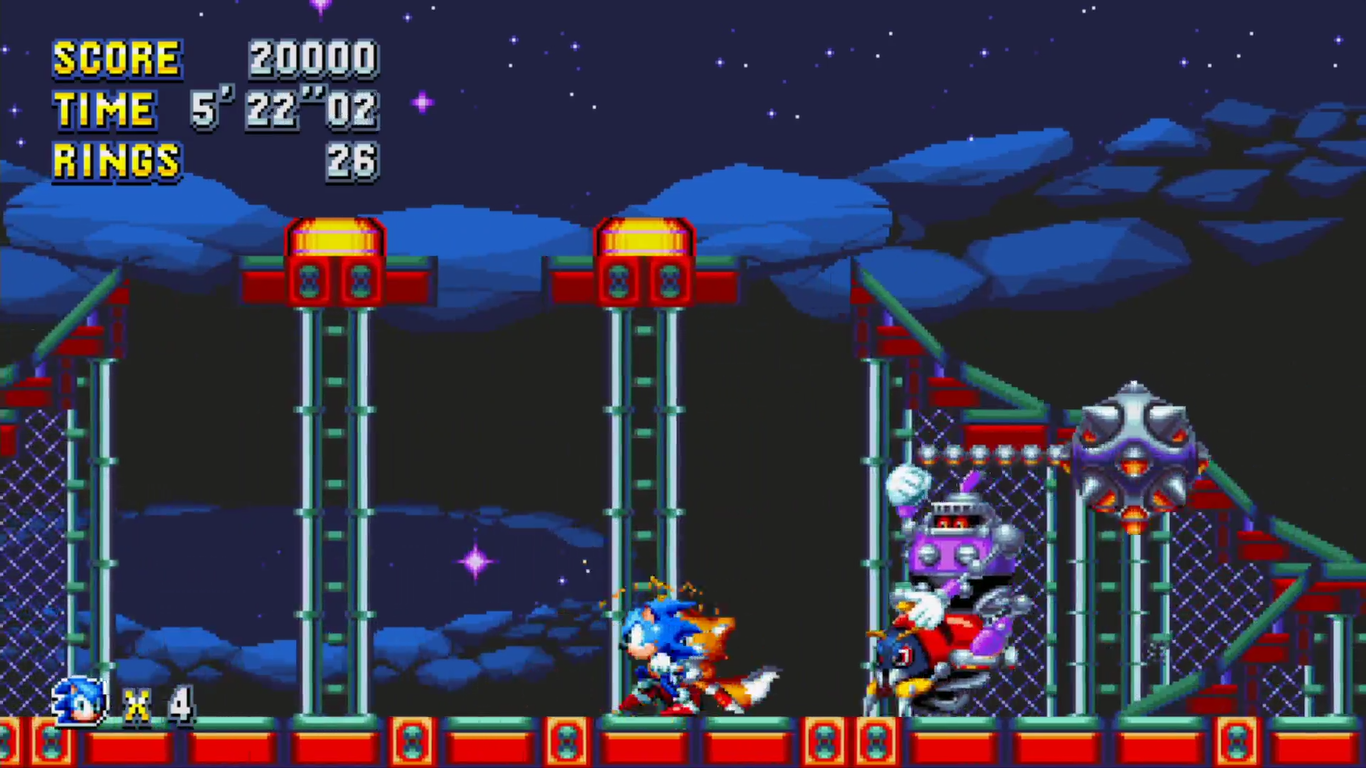This screenshot has height=768, width=1366.
Task: Toggle the paired lights atop left pillar
Action: (335, 280)
